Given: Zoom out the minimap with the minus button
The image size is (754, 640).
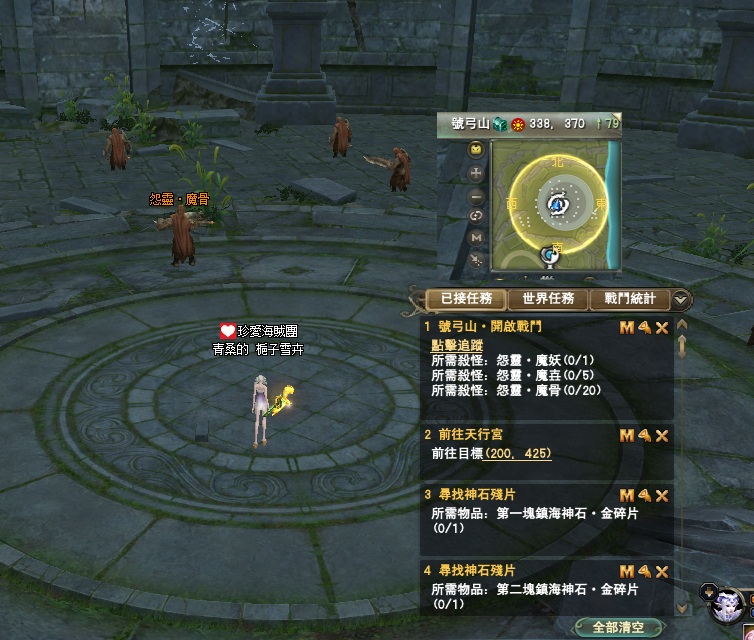Looking at the screenshot, I should tap(477, 197).
